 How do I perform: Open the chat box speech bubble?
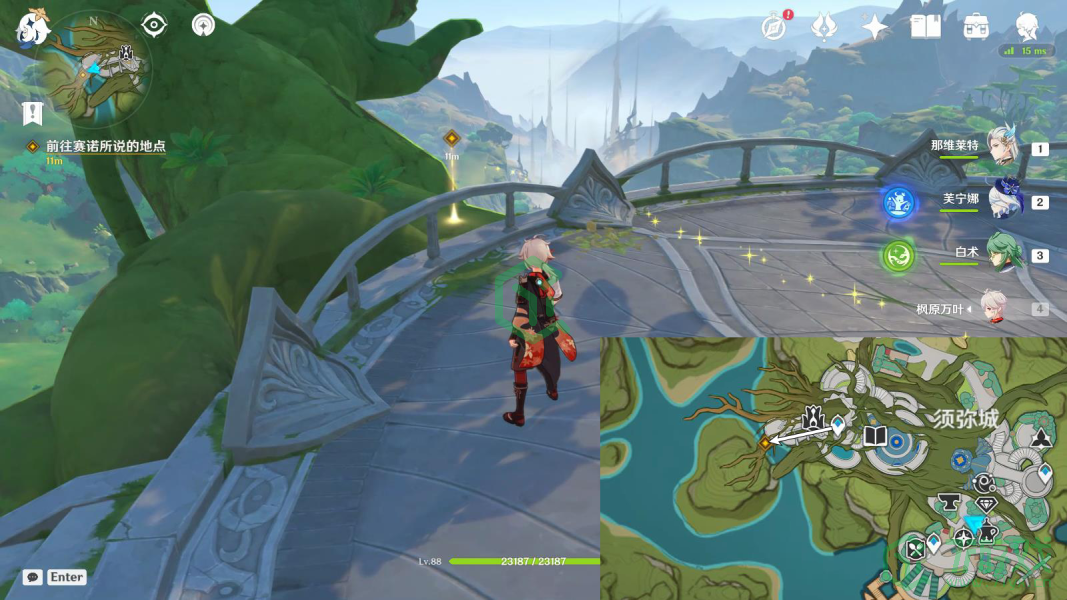(33, 577)
